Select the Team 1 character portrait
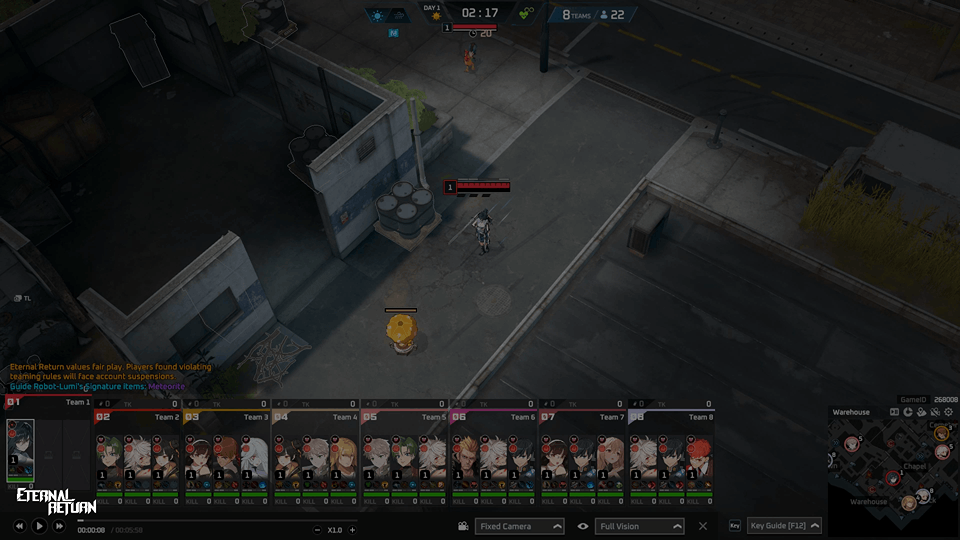The image size is (960, 540). [21, 449]
